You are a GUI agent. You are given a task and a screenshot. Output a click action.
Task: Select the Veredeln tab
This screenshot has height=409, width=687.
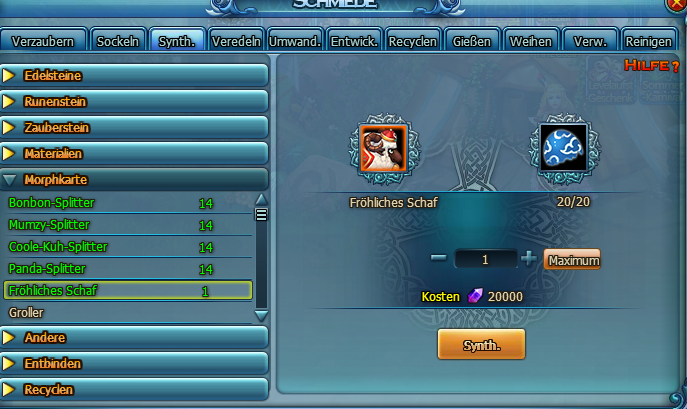236,41
